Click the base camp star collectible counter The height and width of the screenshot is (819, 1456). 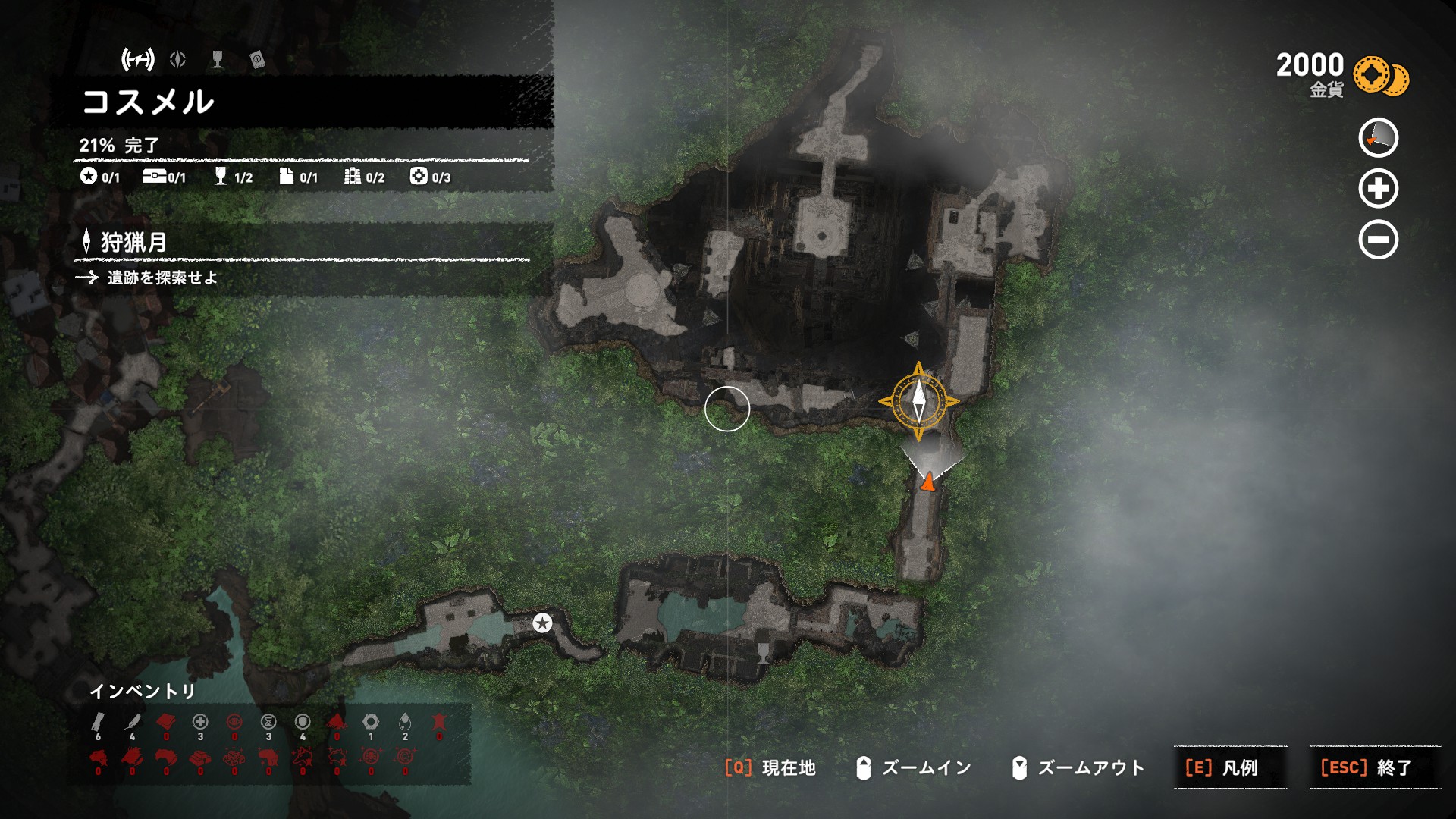pos(99,177)
